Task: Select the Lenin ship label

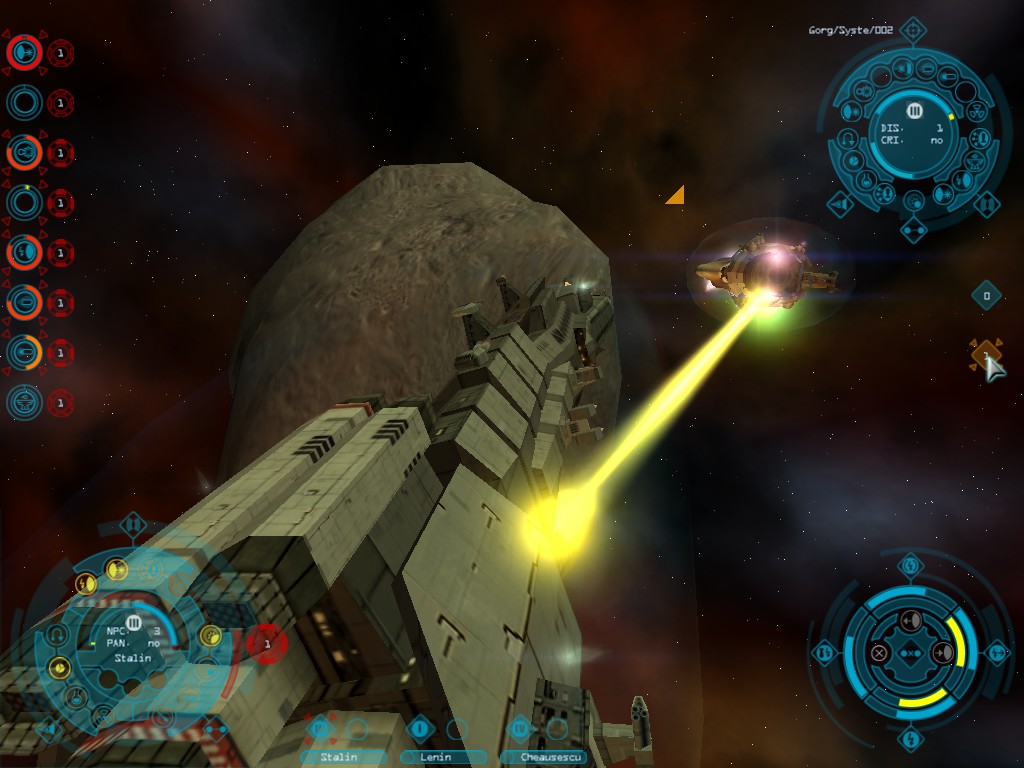Action: pyautogui.click(x=436, y=757)
